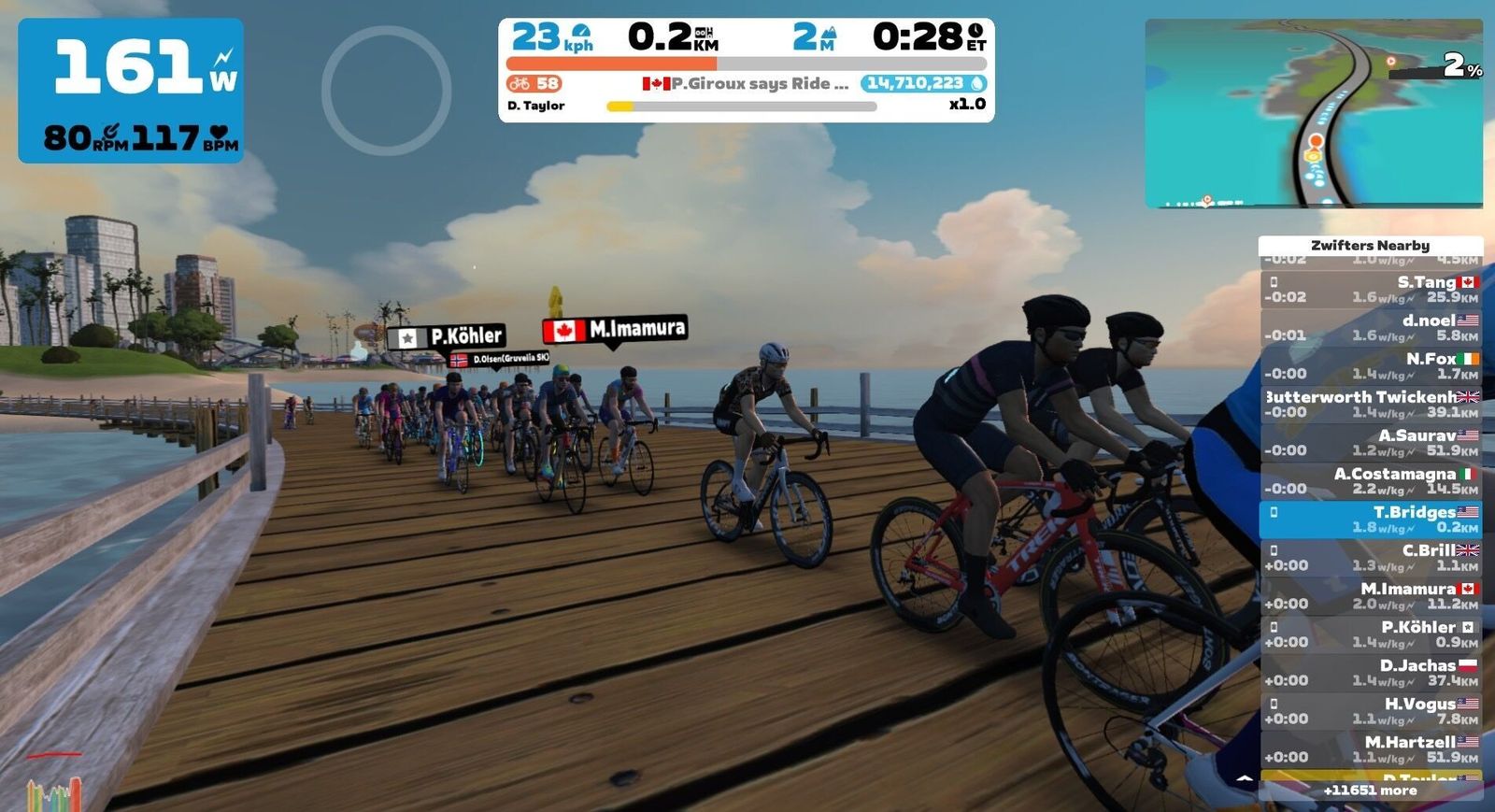The width and height of the screenshot is (1495, 812).
Task: Click the P.Köhler name tag above rider
Action: [448, 336]
